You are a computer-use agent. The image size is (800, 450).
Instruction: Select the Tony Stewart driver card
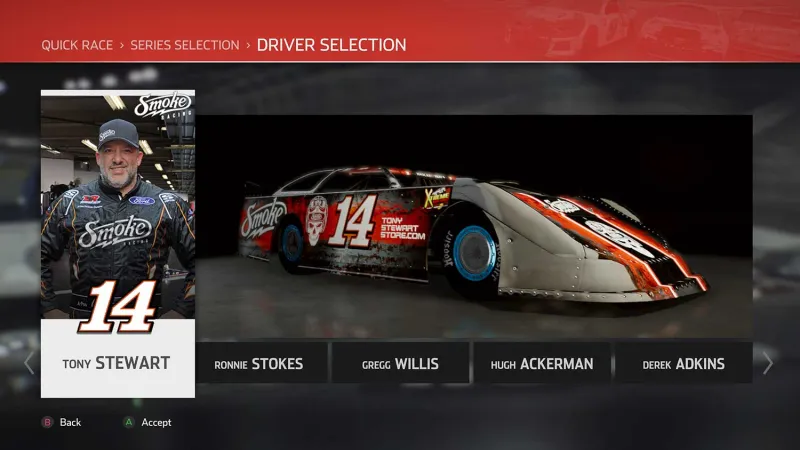click(118, 245)
